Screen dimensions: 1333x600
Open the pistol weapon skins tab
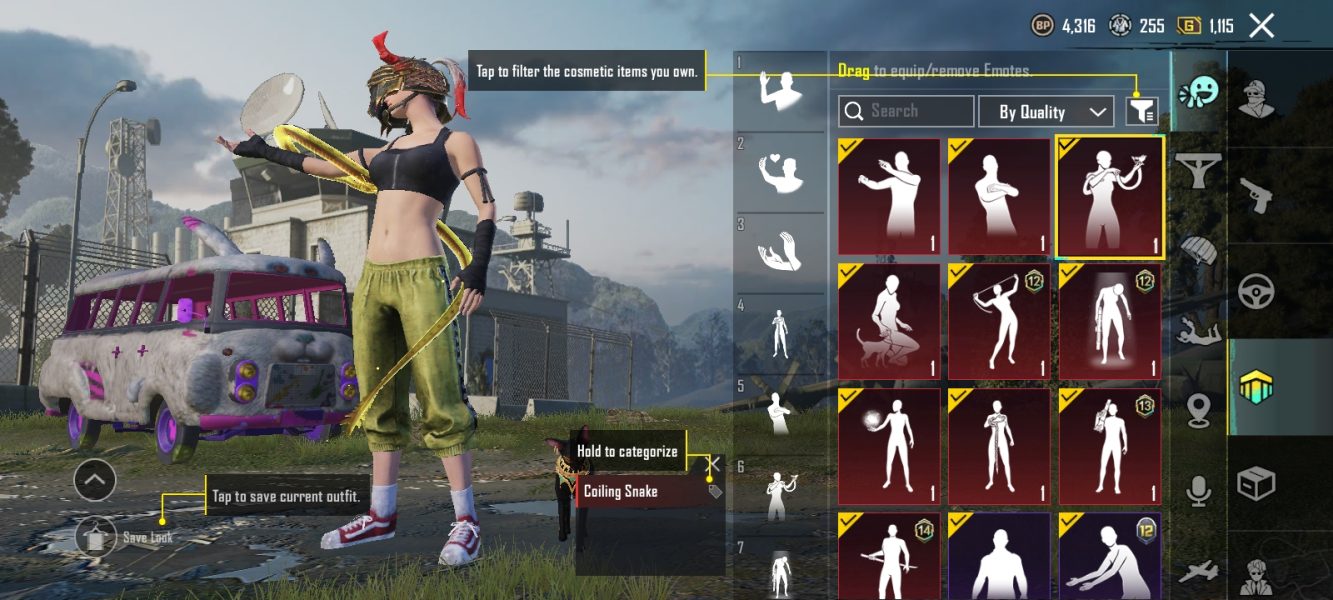click(x=1257, y=195)
